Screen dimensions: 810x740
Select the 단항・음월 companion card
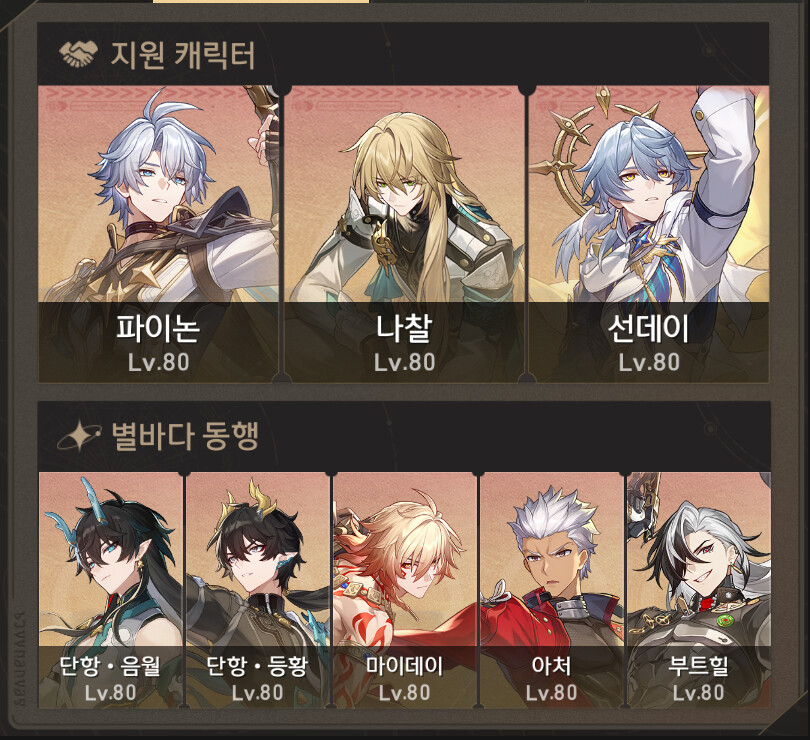coord(111,590)
